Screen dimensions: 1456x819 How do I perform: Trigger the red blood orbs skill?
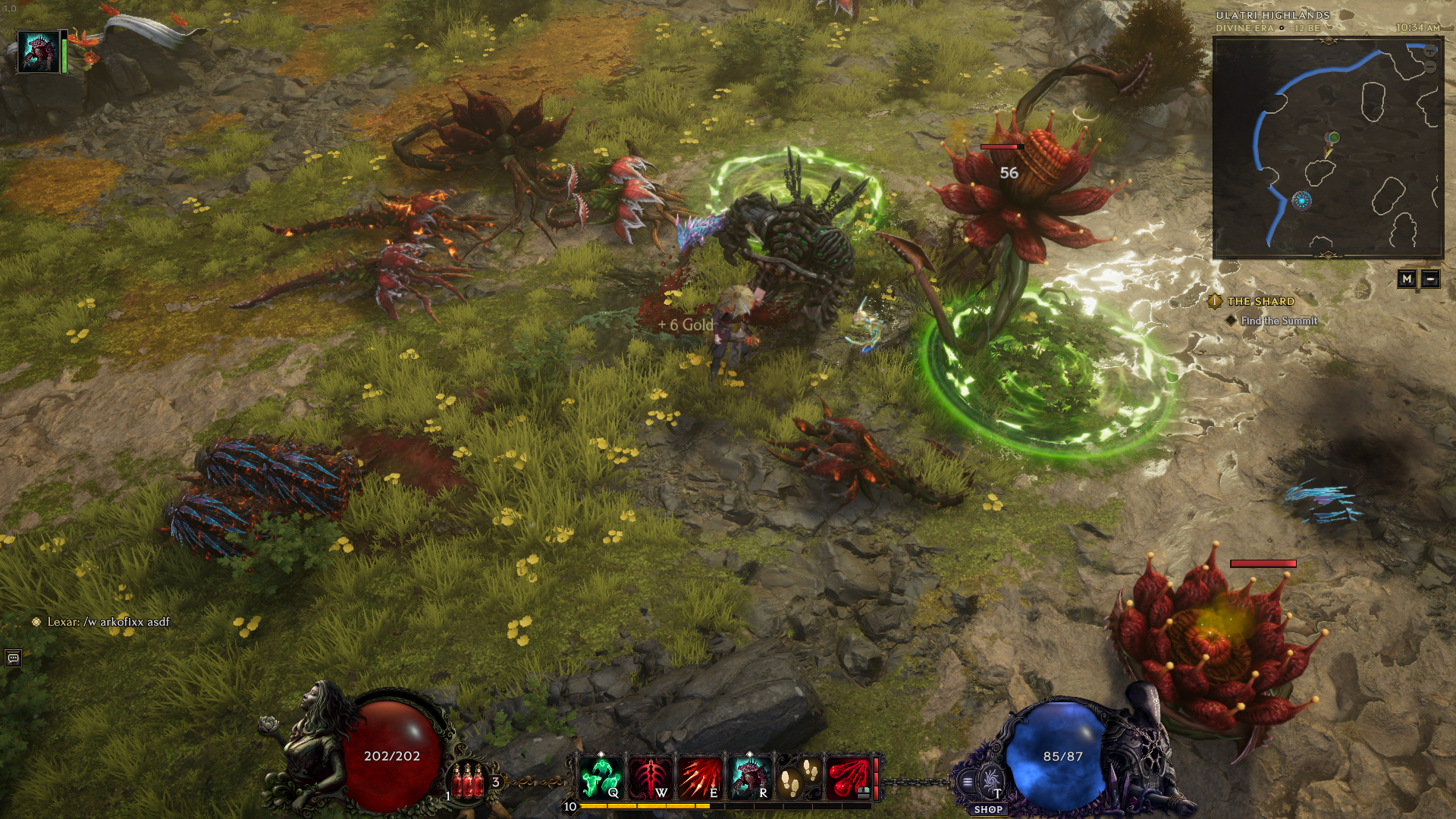click(x=847, y=777)
